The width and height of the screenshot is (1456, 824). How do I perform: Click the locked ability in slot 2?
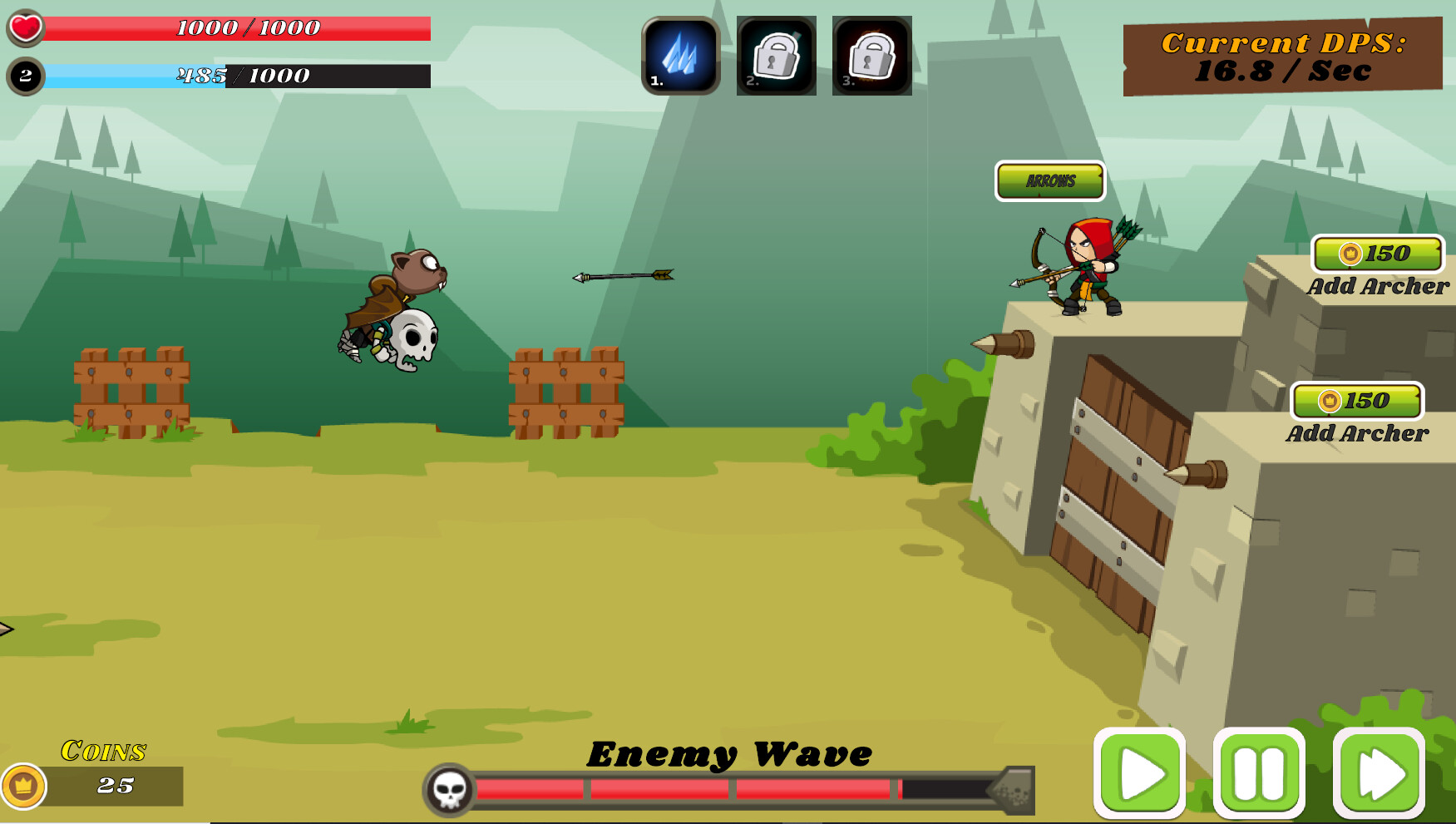775,57
